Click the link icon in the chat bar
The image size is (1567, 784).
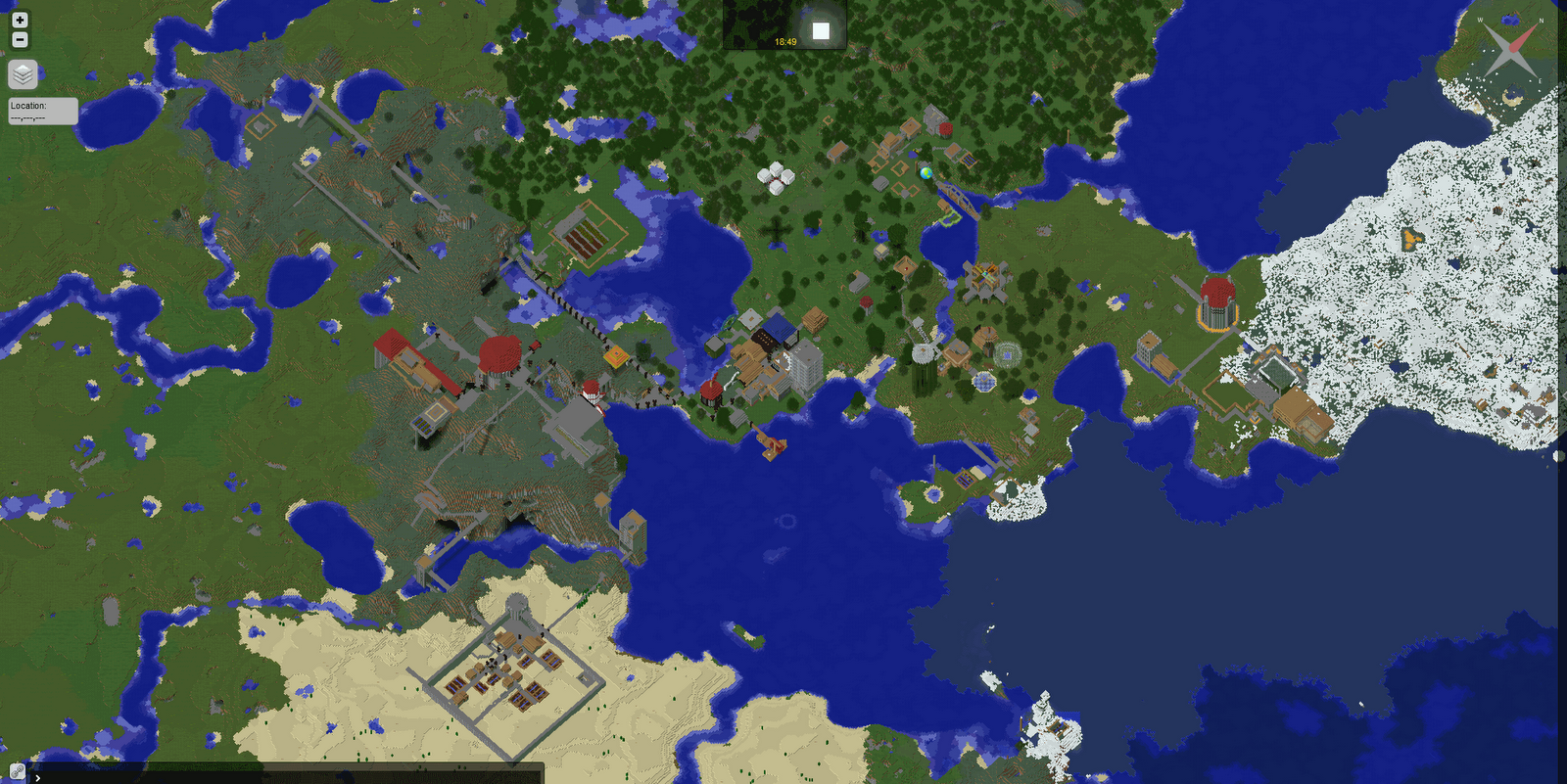tap(18, 769)
